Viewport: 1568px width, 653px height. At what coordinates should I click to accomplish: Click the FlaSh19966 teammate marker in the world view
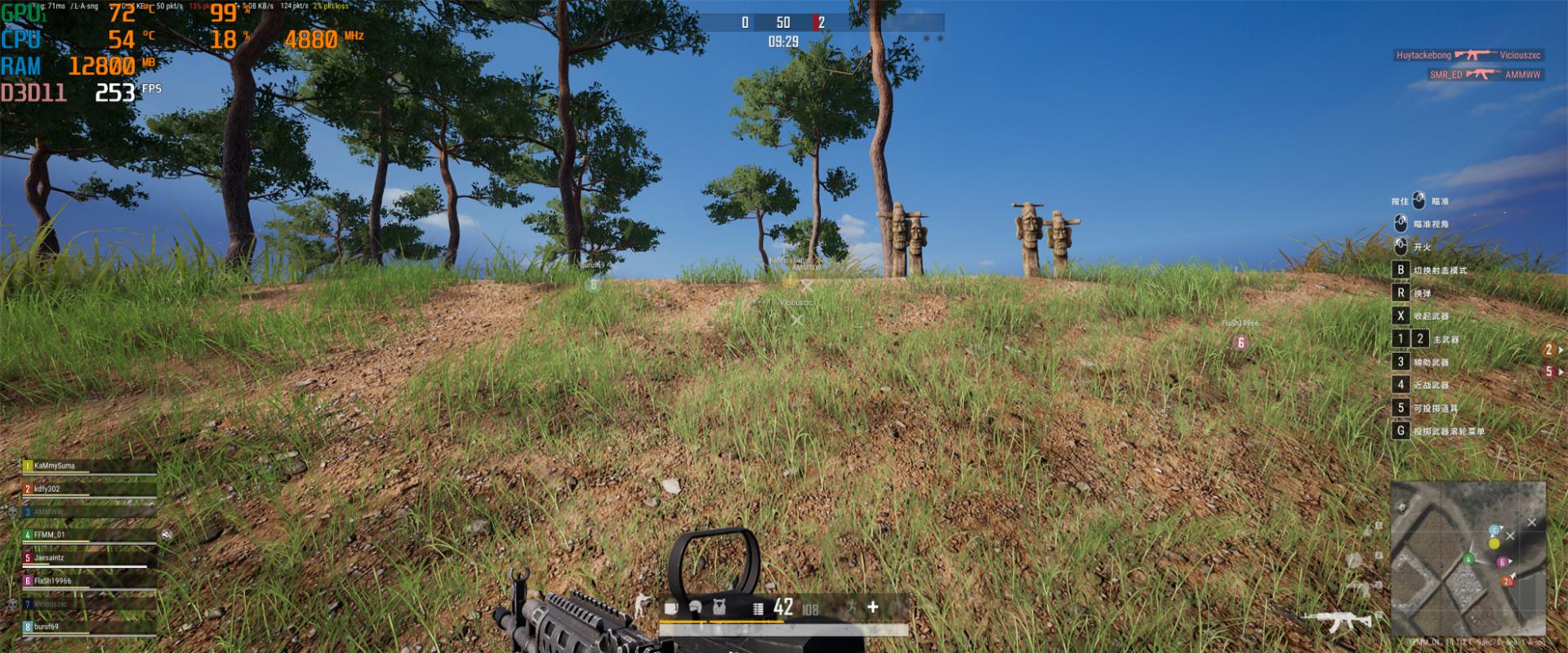pos(1241,342)
